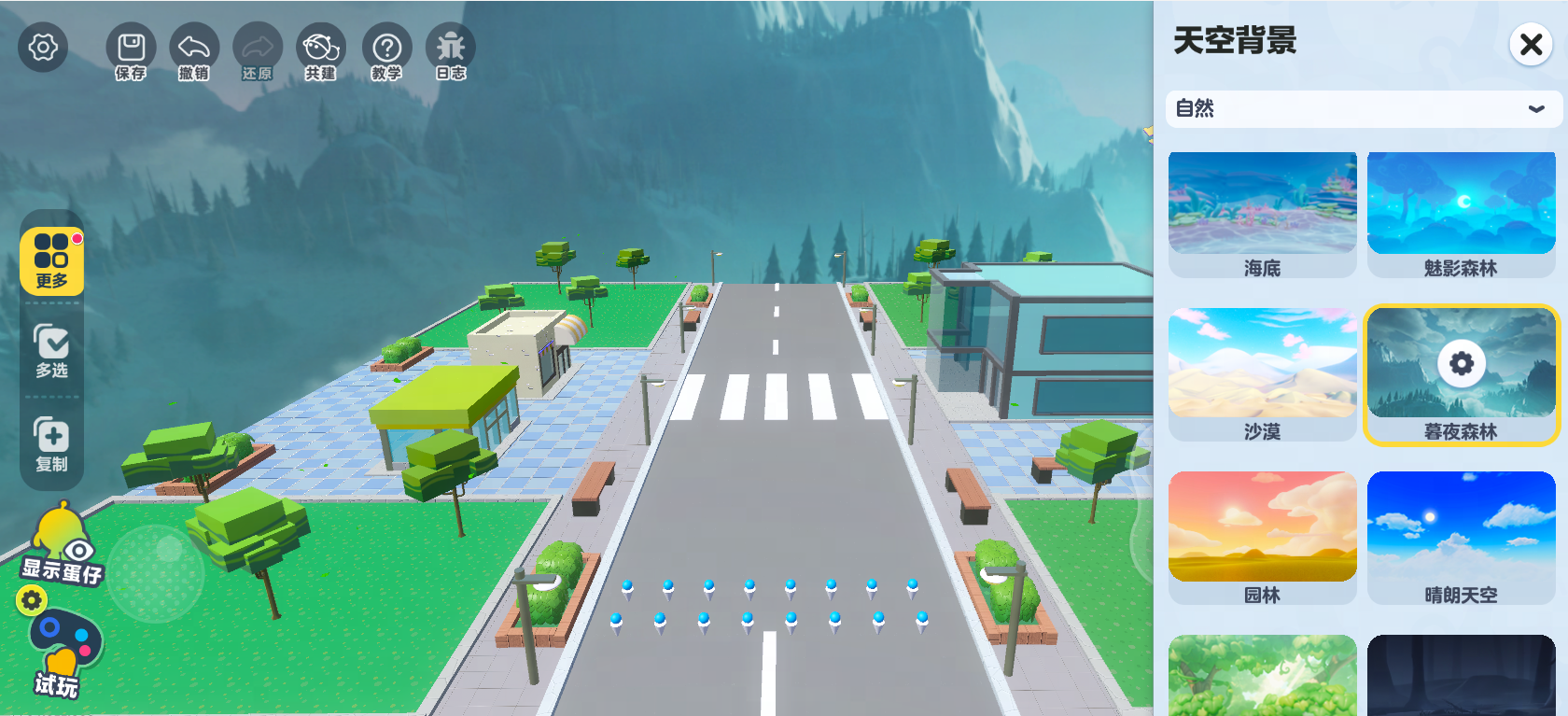
Task: Save the map with 保存 button
Action: (x=131, y=52)
